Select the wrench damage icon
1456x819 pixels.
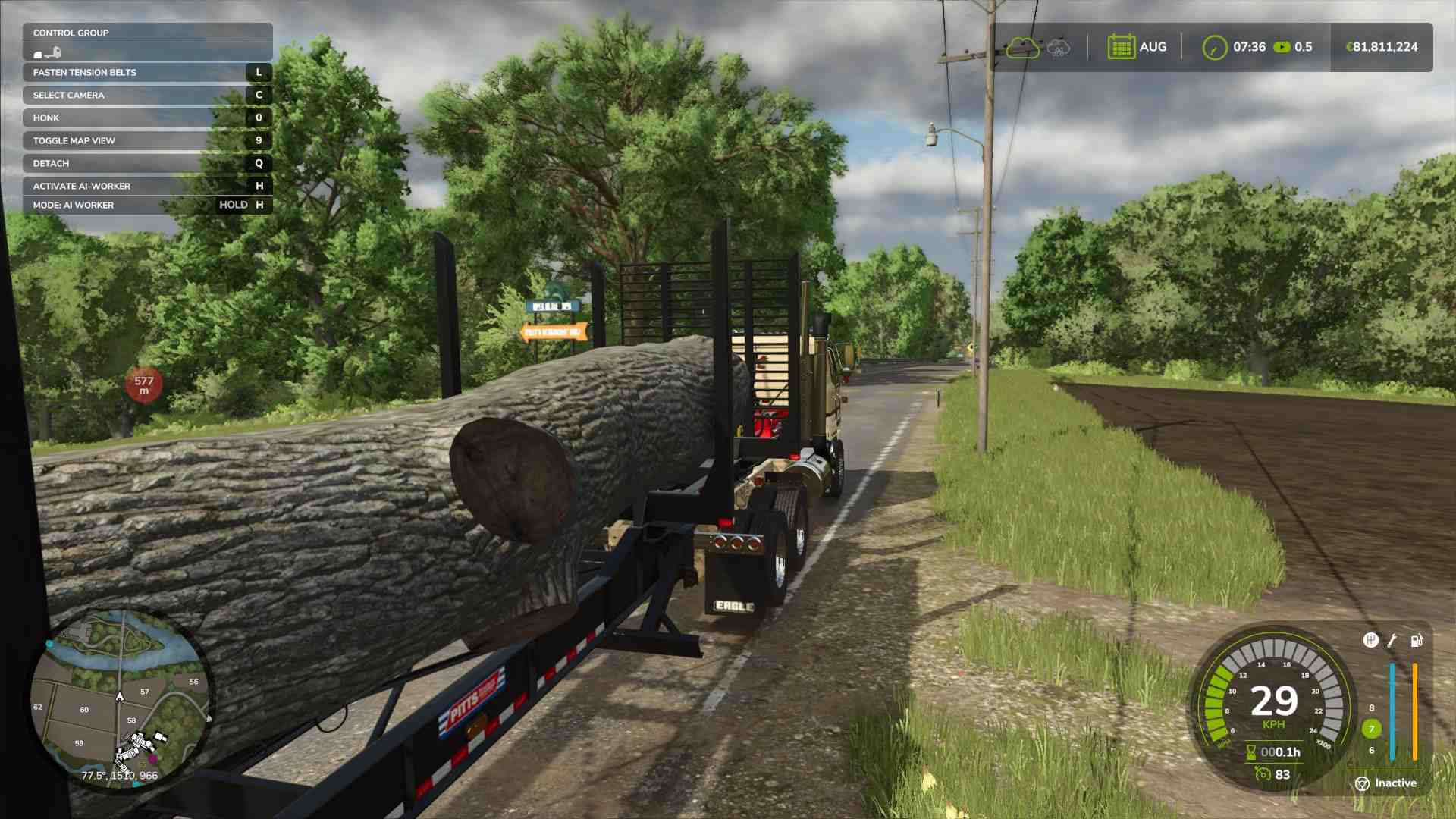tap(1392, 641)
